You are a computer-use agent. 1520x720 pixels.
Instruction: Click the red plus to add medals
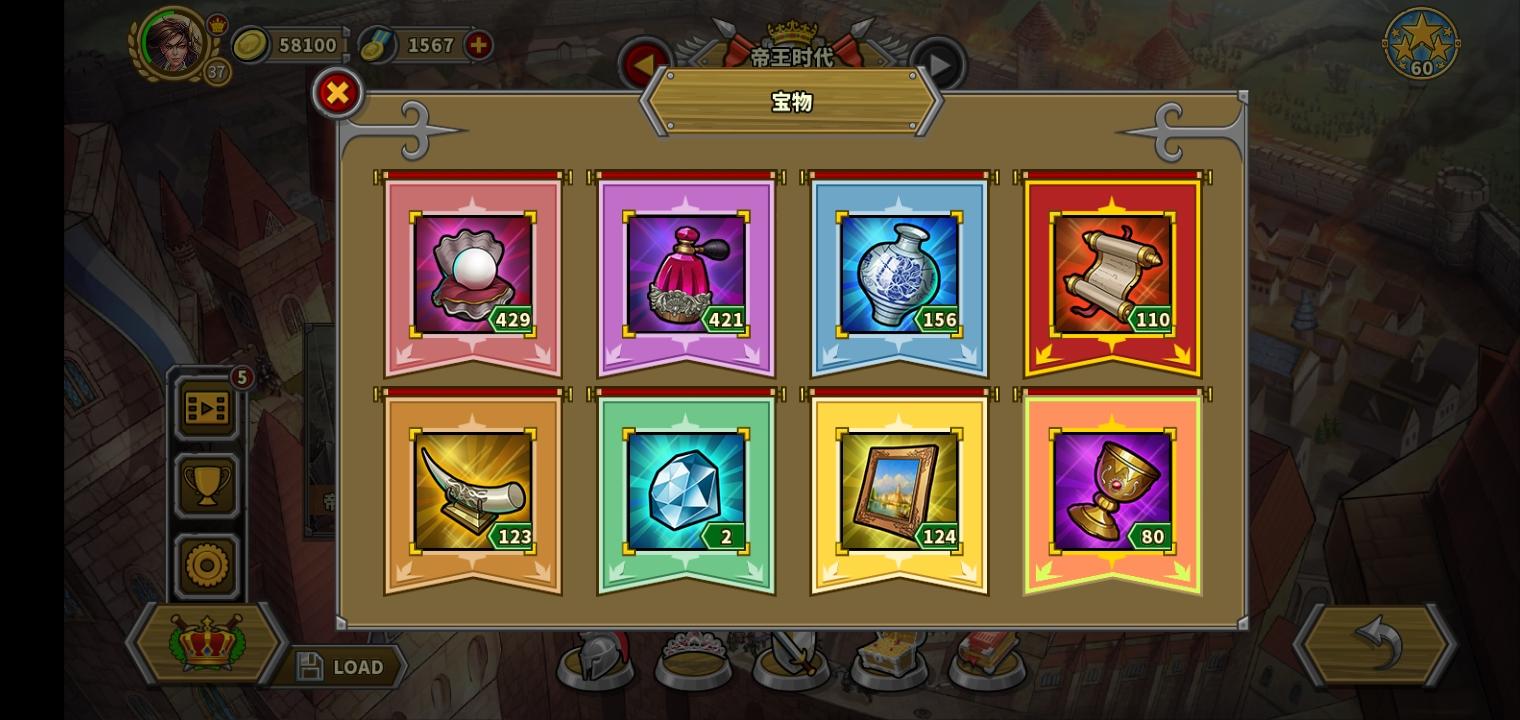click(x=477, y=45)
